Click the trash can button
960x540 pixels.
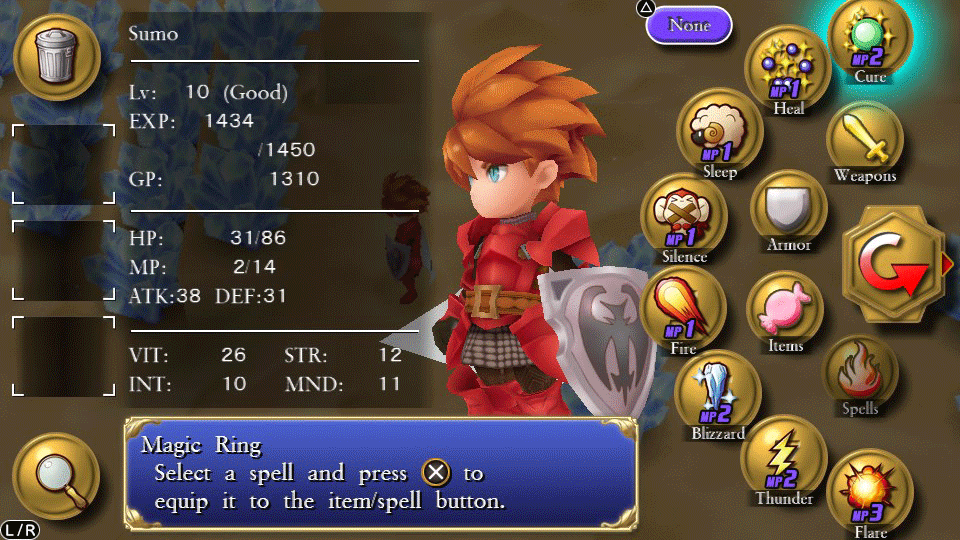point(55,56)
